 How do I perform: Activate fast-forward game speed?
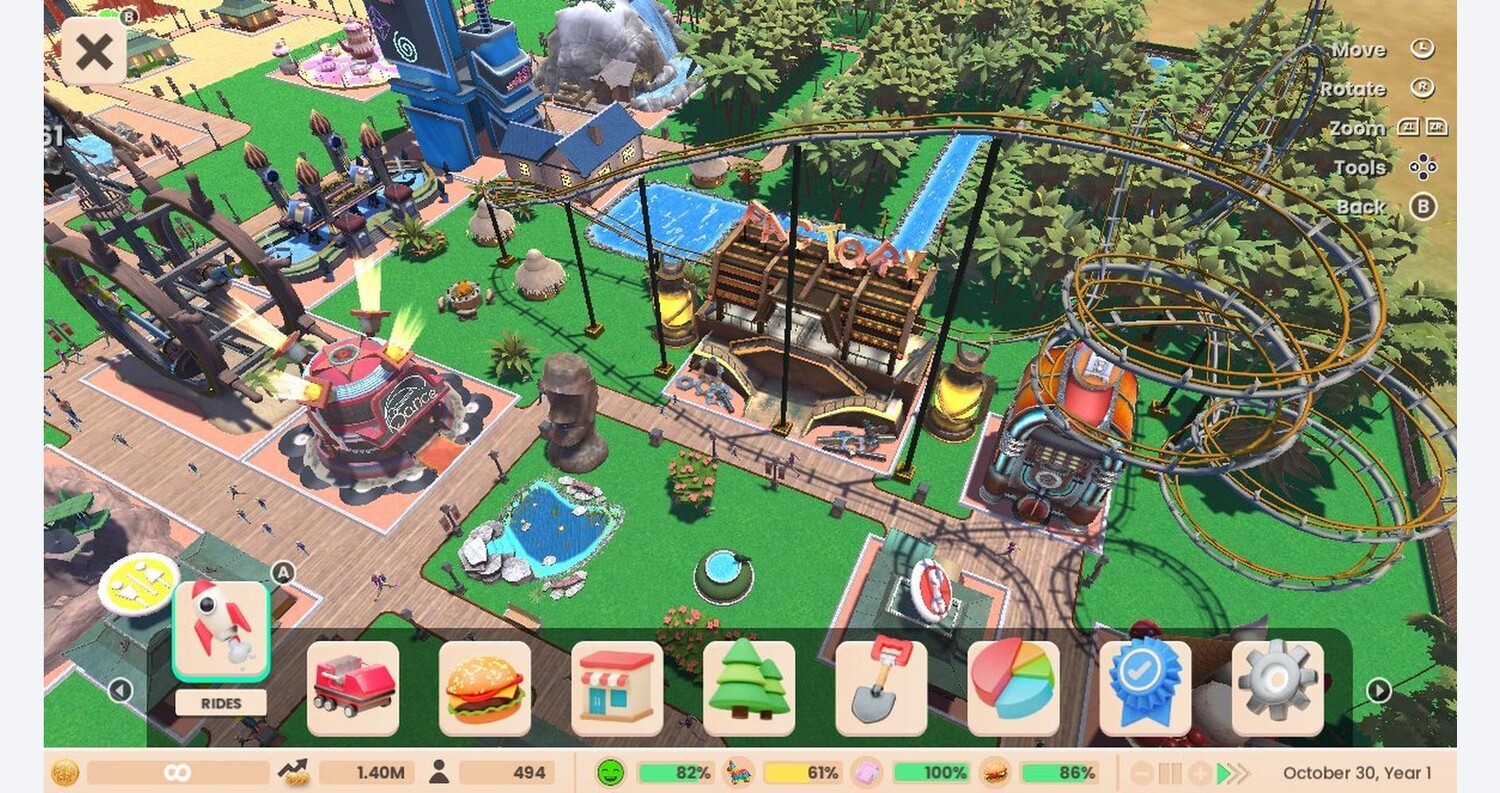click(1241, 773)
